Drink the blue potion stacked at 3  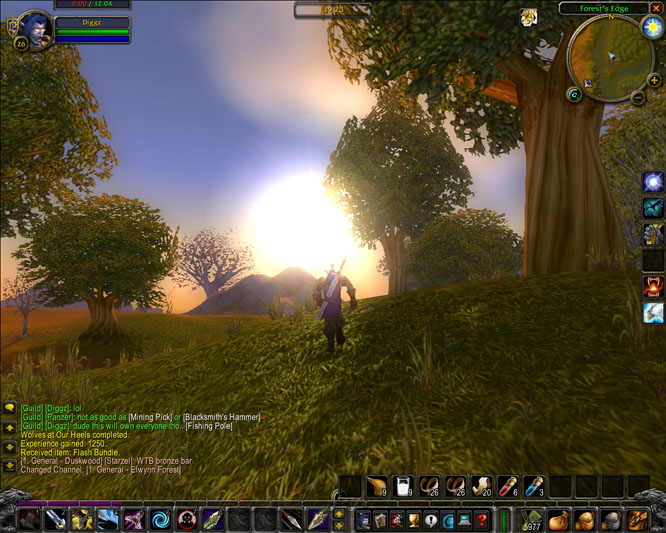pyautogui.click(x=533, y=487)
